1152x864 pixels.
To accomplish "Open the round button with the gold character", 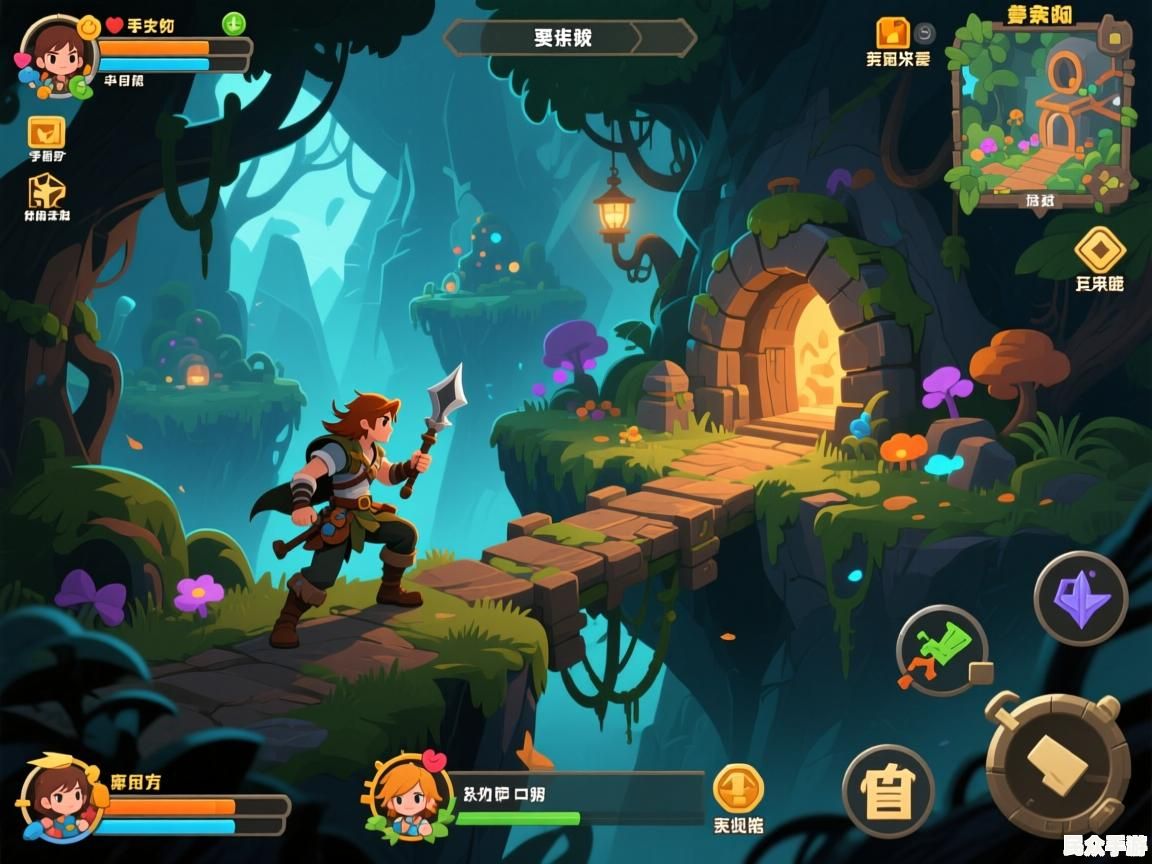I will (887, 791).
